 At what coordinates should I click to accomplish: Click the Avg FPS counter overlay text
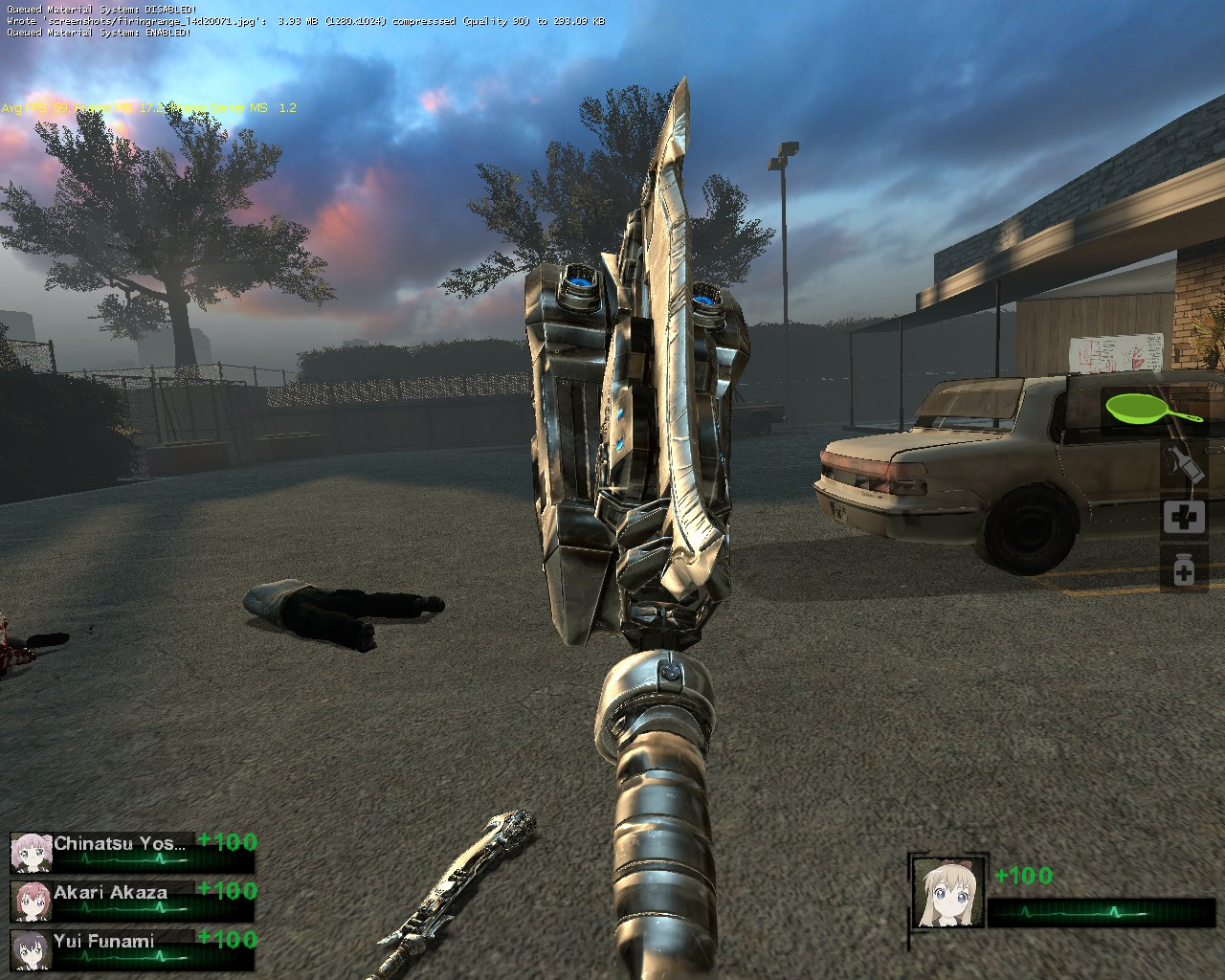(x=29, y=108)
